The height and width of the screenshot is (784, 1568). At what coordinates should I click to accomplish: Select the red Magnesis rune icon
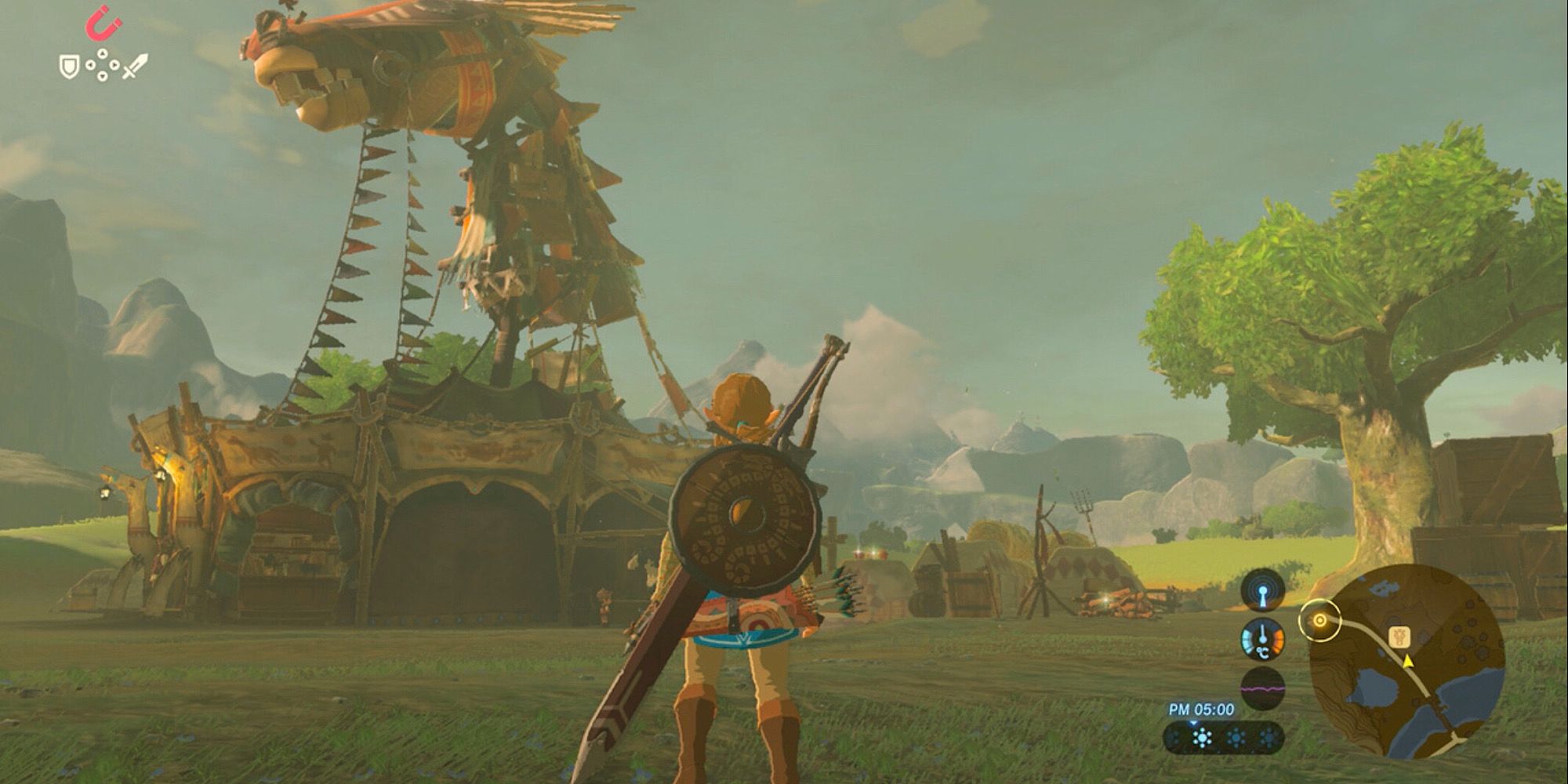coord(102,24)
